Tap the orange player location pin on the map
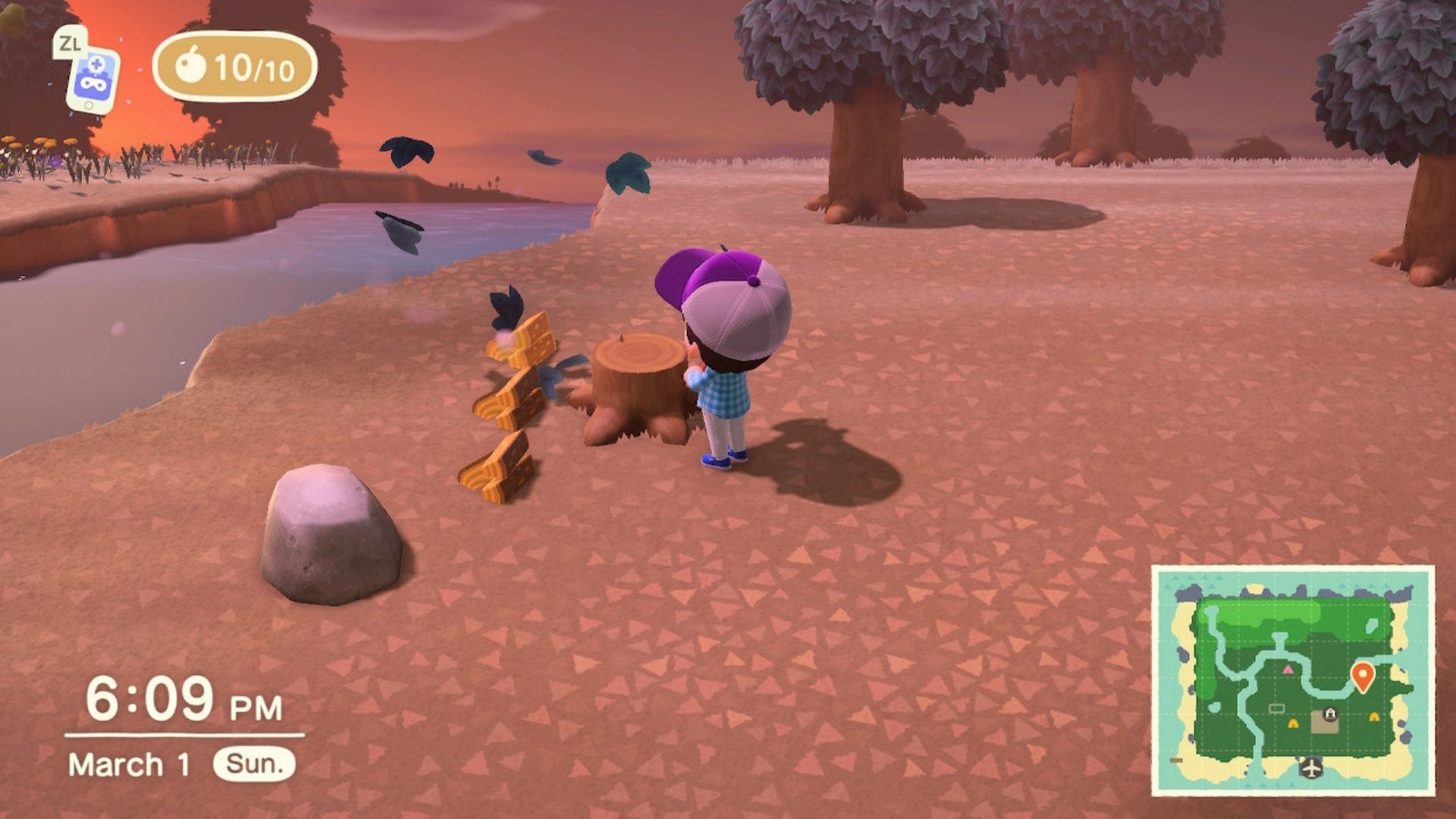This screenshot has width=1456, height=819. (x=1363, y=675)
